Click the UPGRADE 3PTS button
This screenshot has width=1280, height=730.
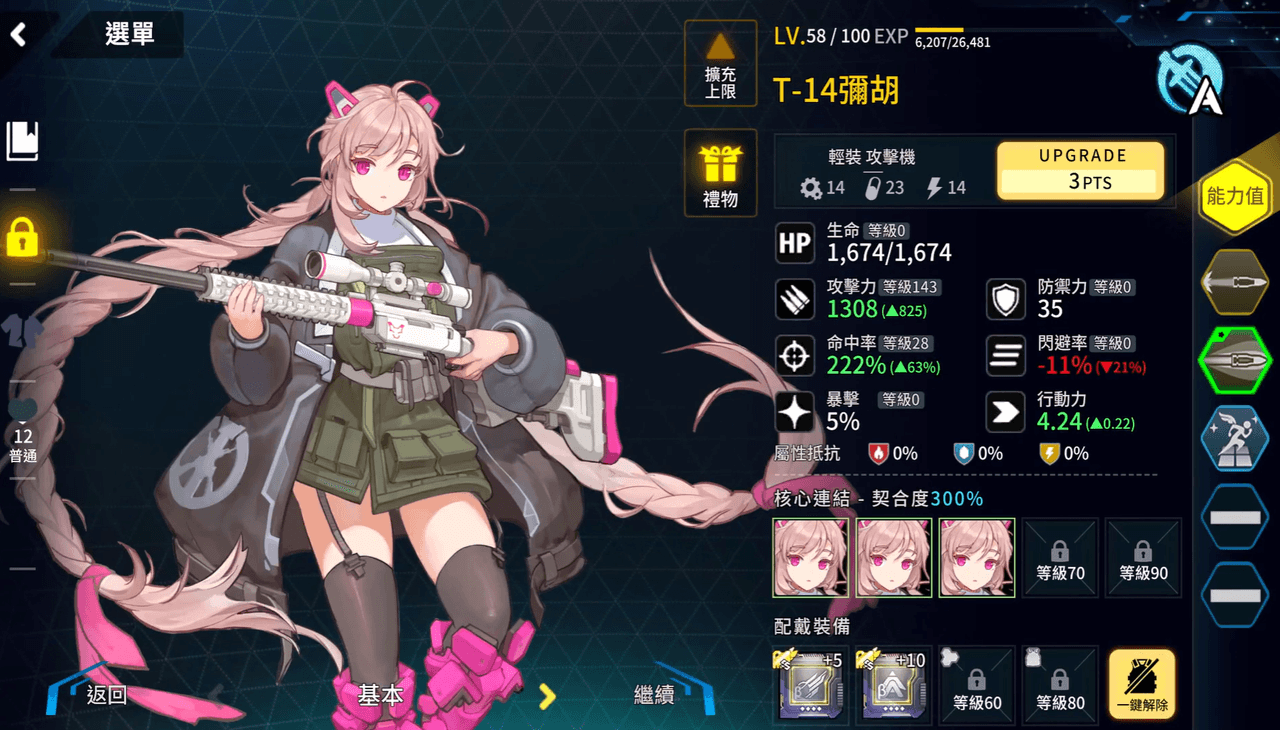[1080, 170]
